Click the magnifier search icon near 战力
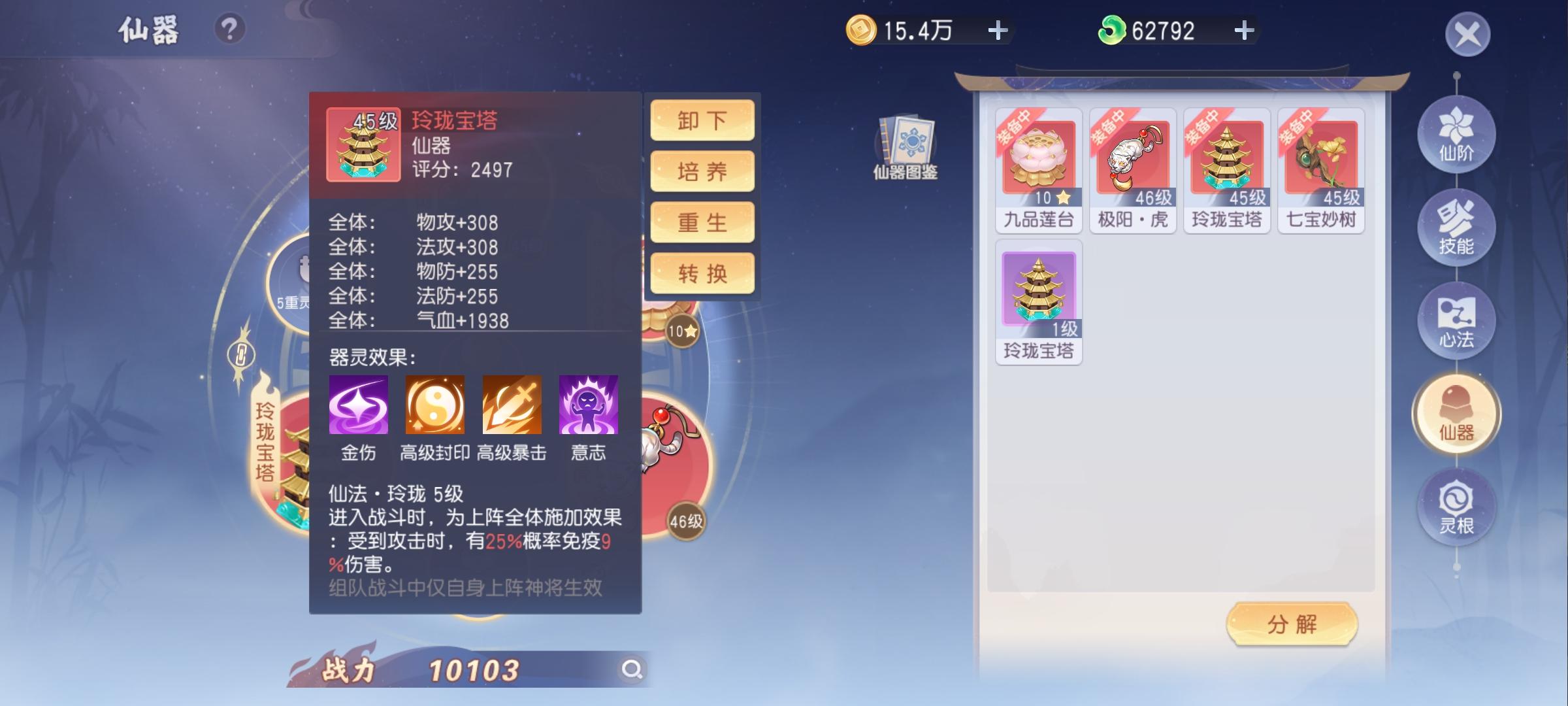This screenshot has width=1568, height=706. (x=631, y=669)
